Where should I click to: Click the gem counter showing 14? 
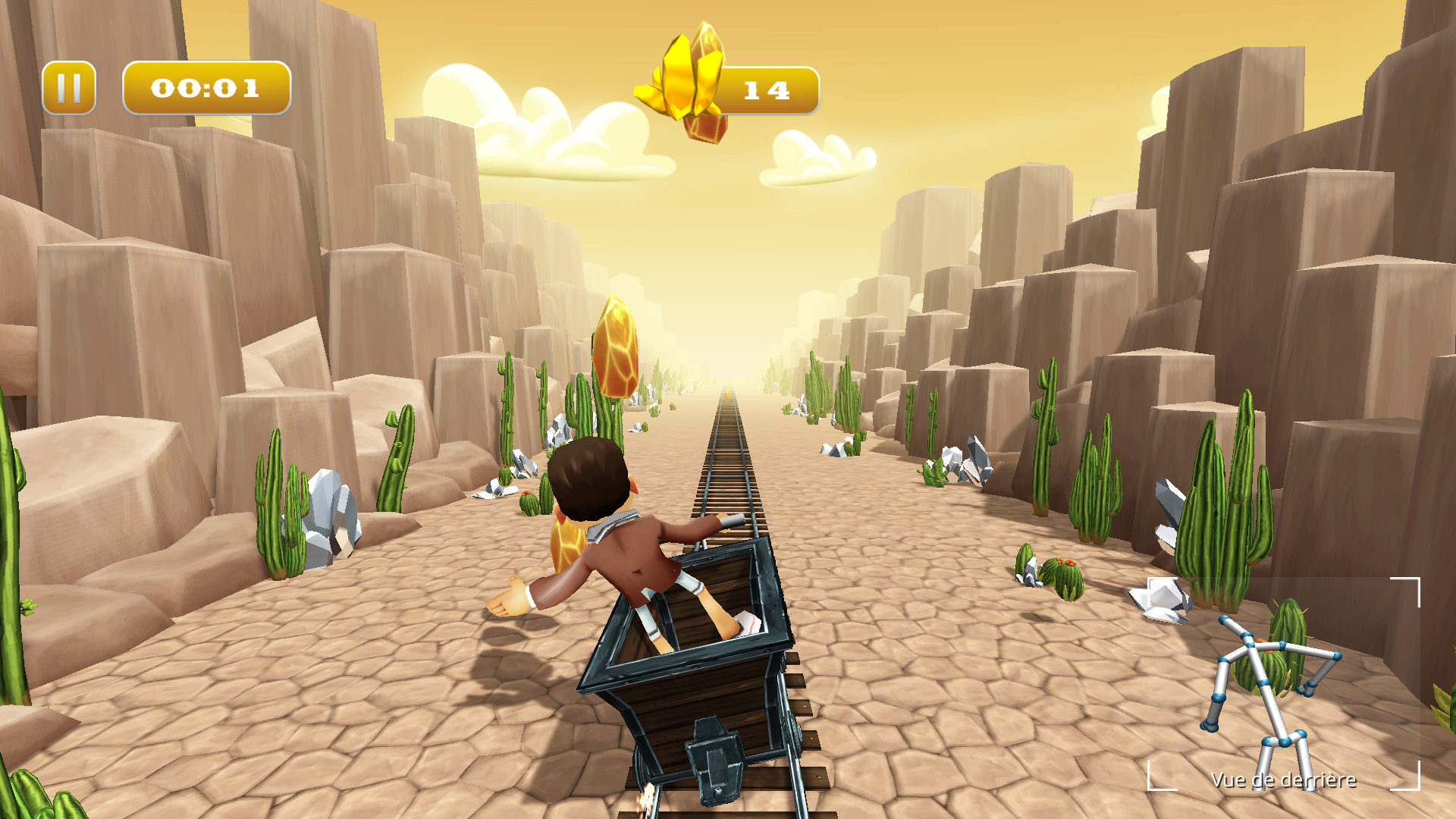[x=766, y=89]
